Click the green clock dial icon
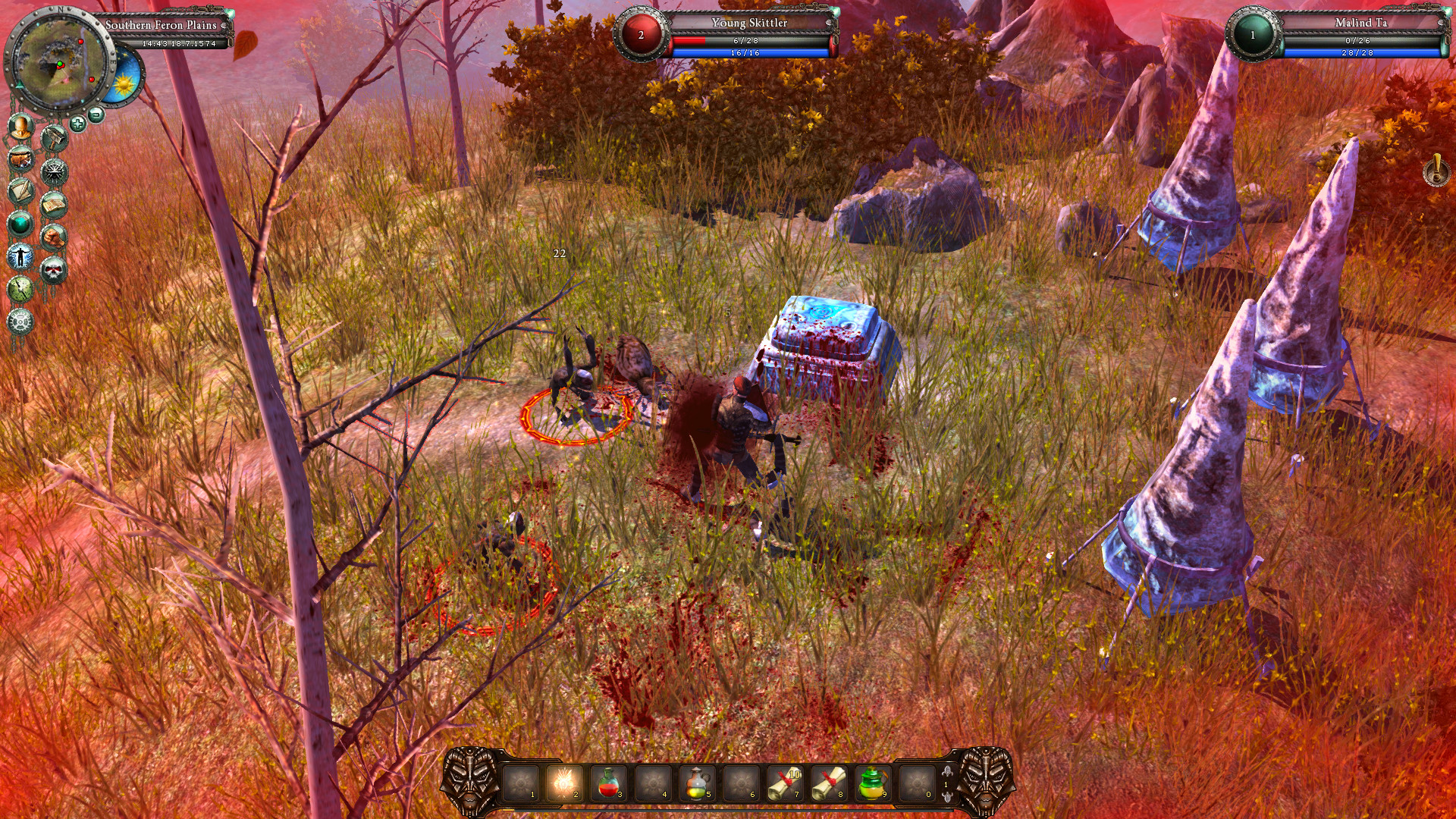 point(20,289)
